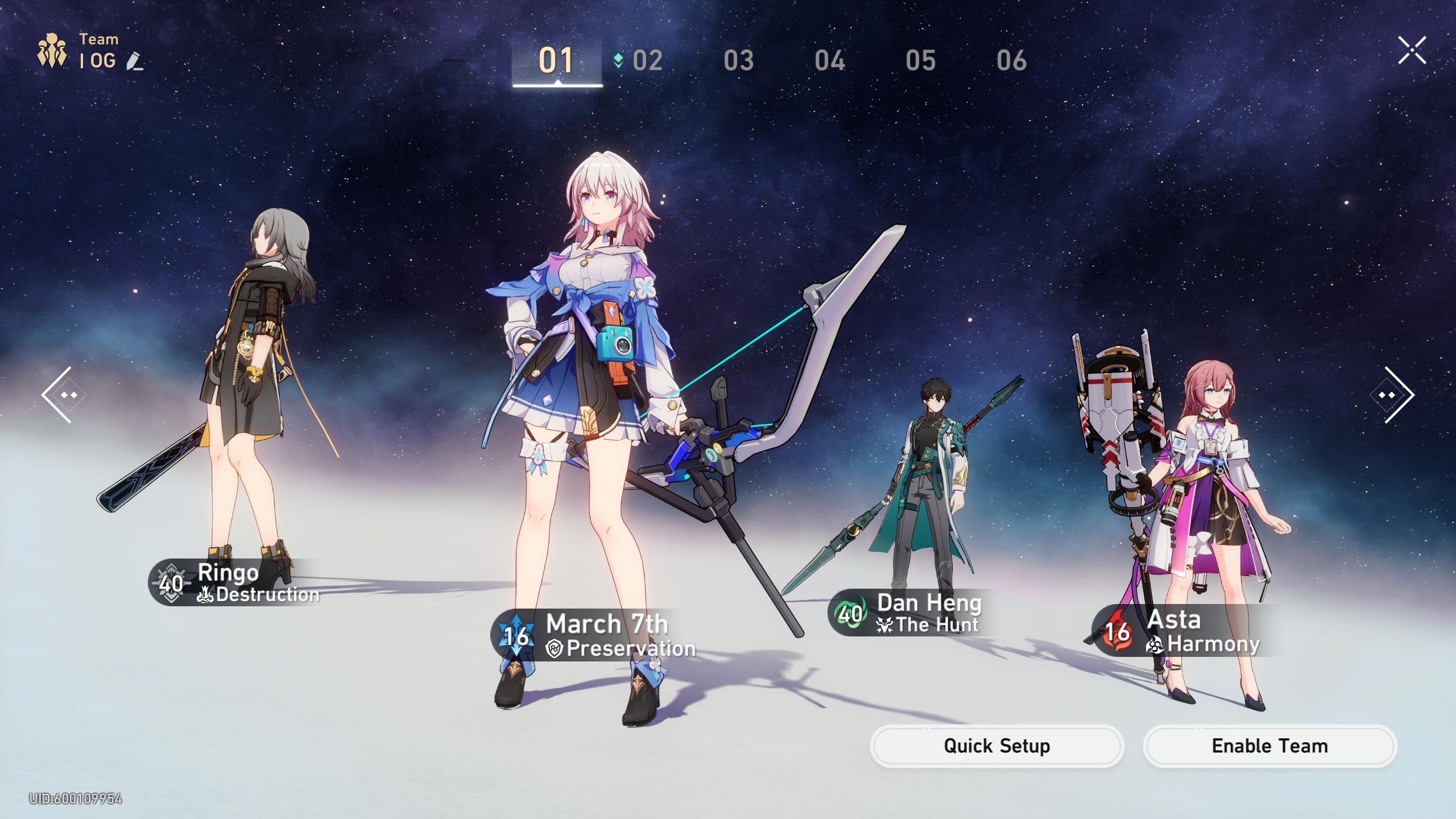Rename team OG with the pencil icon
1456x819 pixels.
pyautogui.click(x=135, y=61)
